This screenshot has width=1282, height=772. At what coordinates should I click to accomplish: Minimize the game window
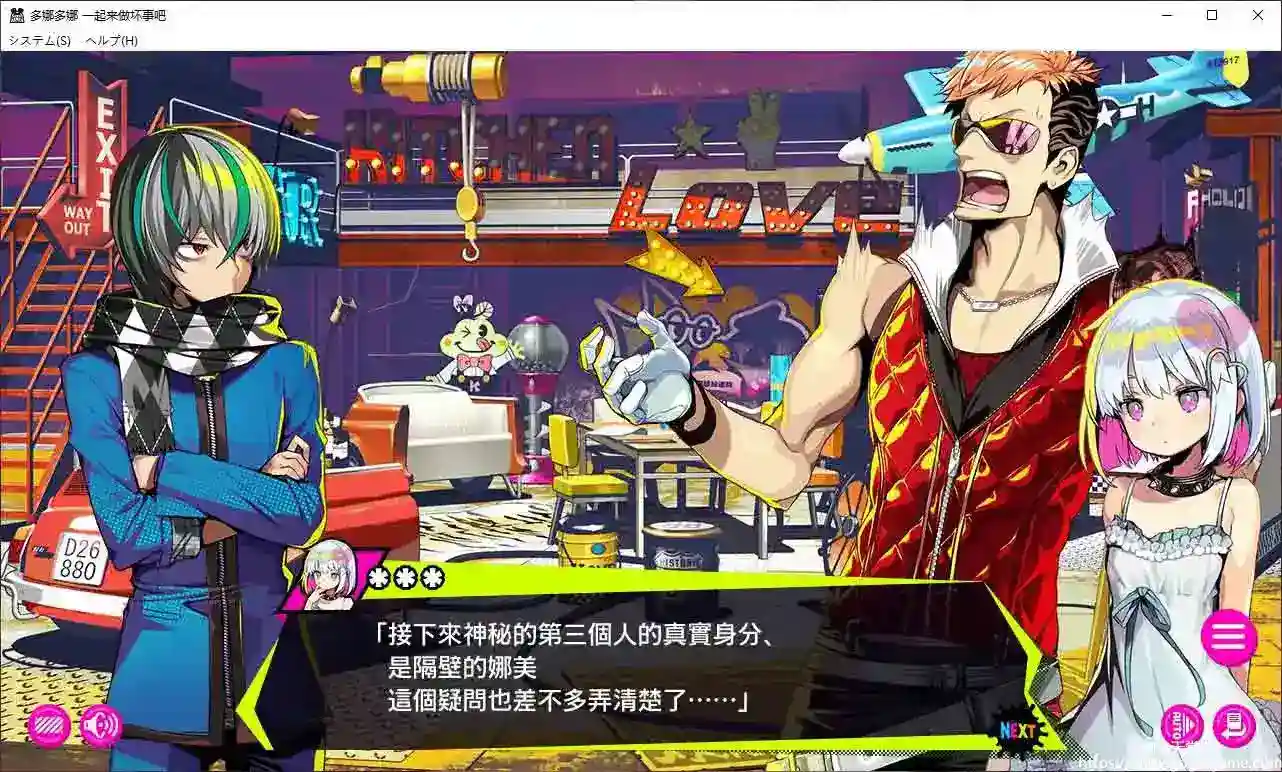point(1166,15)
